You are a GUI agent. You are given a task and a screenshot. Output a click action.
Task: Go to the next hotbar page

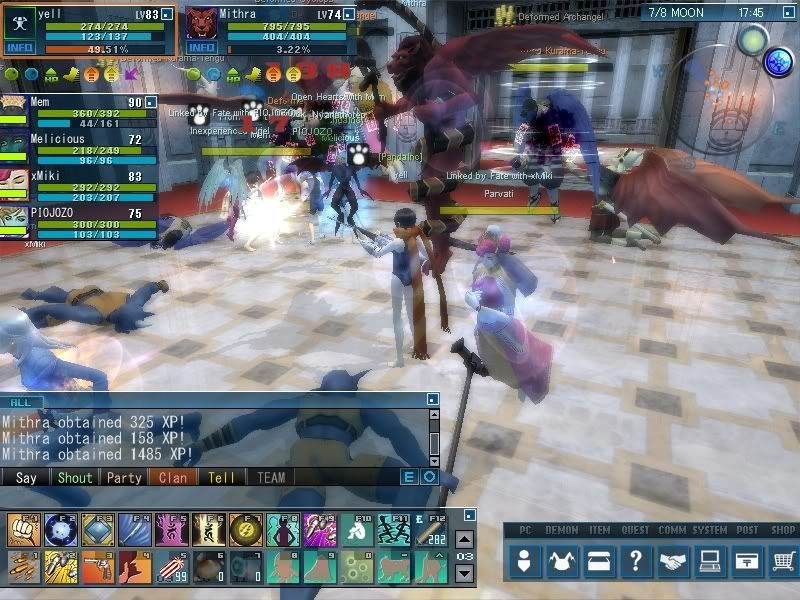[464, 574]
